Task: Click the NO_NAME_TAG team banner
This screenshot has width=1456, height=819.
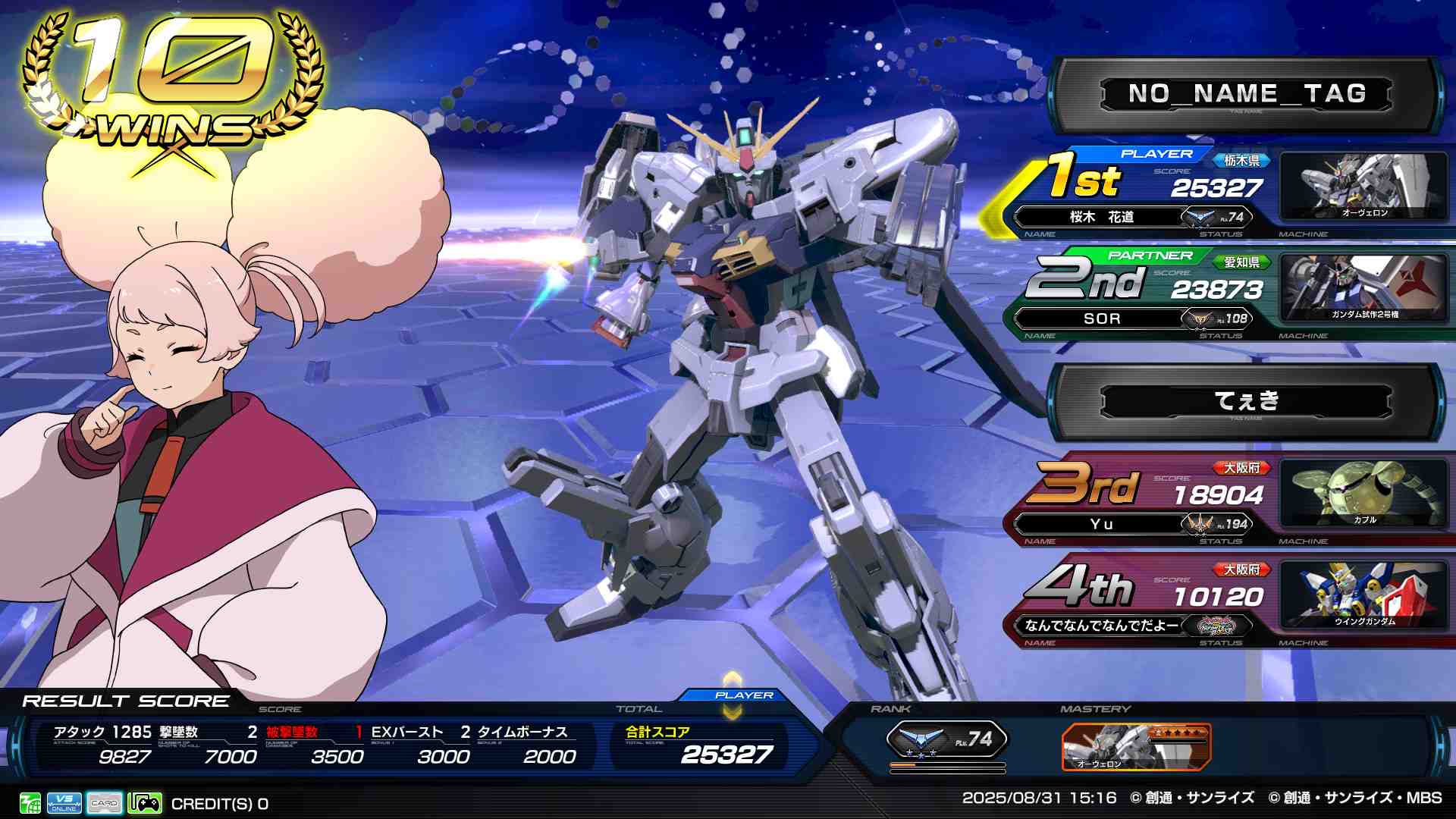Action: point(1246,95)
